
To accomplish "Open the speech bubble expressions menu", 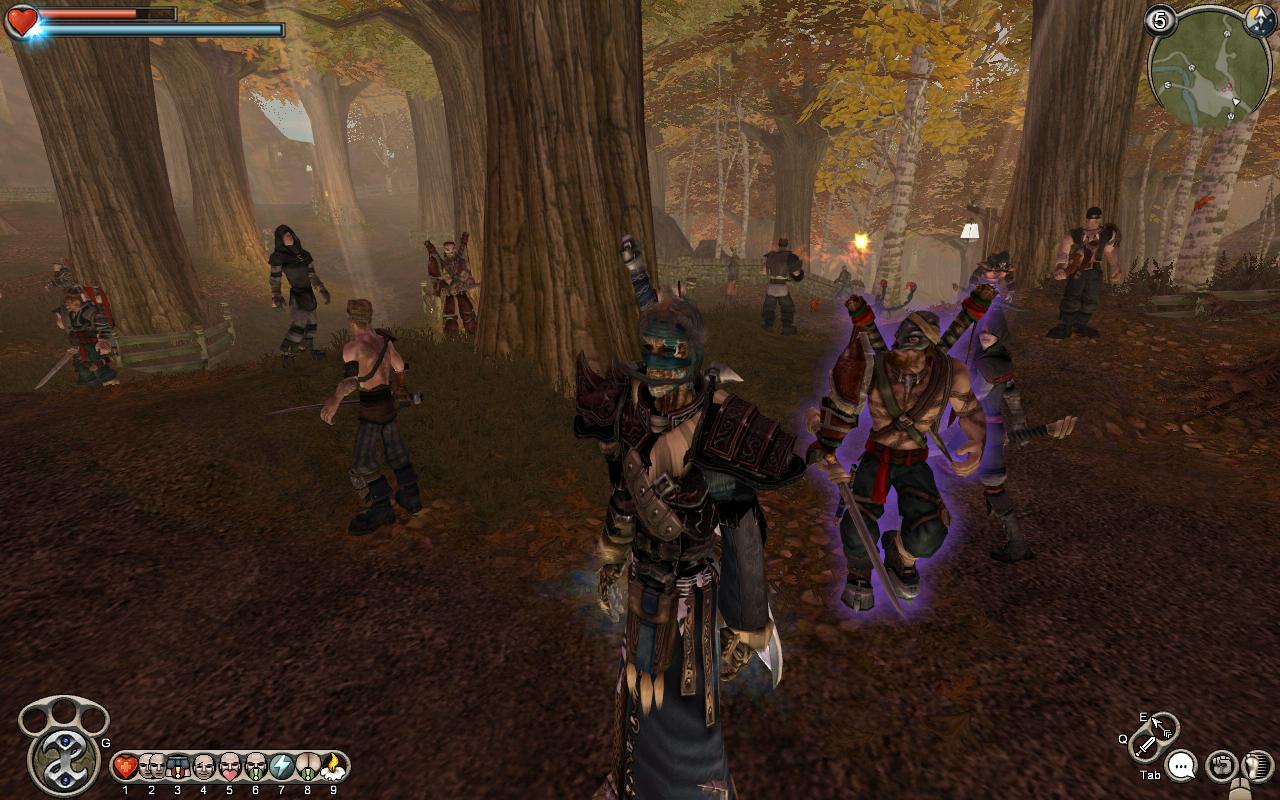I will click(x=1181, y=767).
